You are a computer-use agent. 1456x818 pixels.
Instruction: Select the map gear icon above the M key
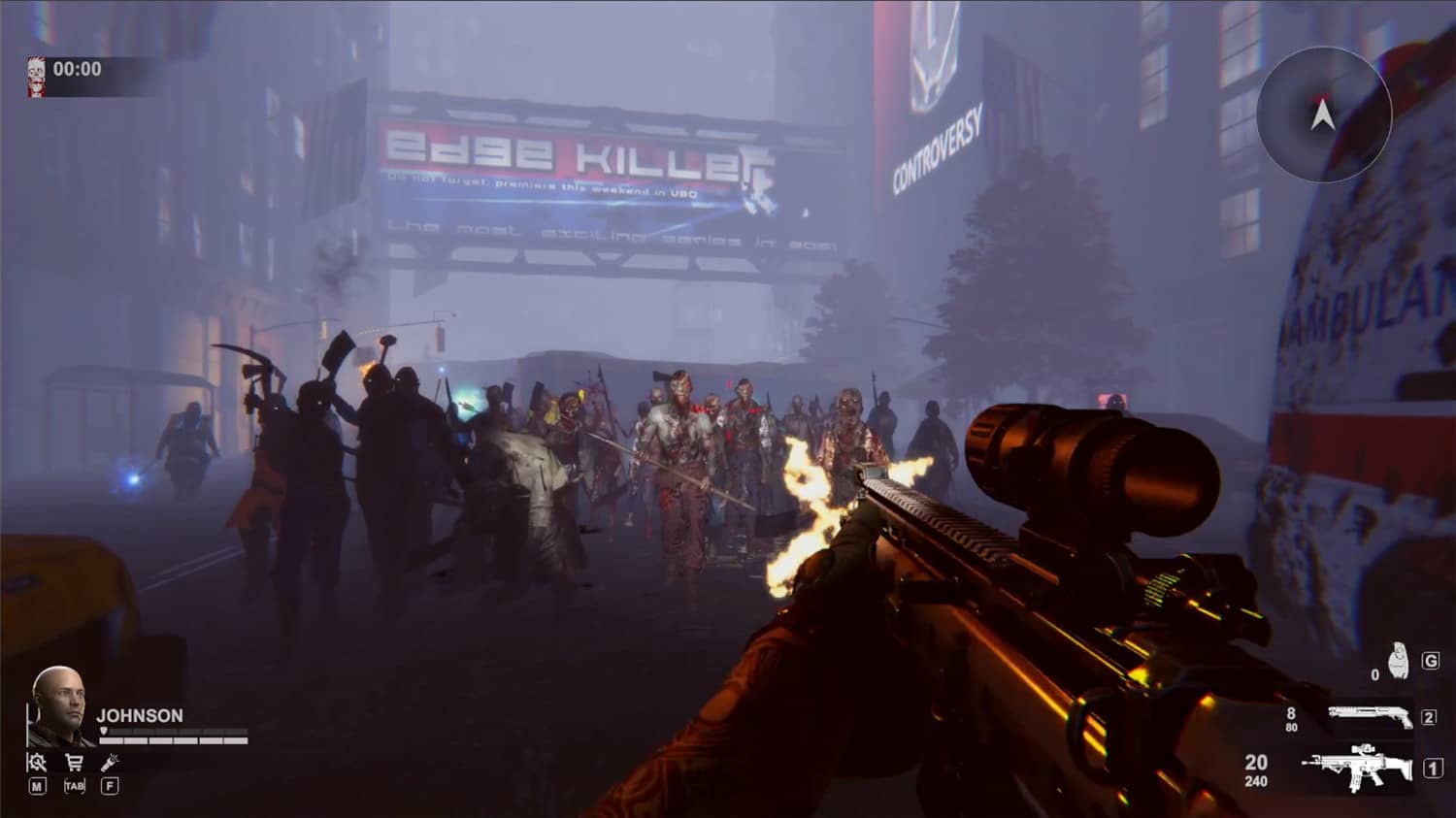click(x=39, y=763)
